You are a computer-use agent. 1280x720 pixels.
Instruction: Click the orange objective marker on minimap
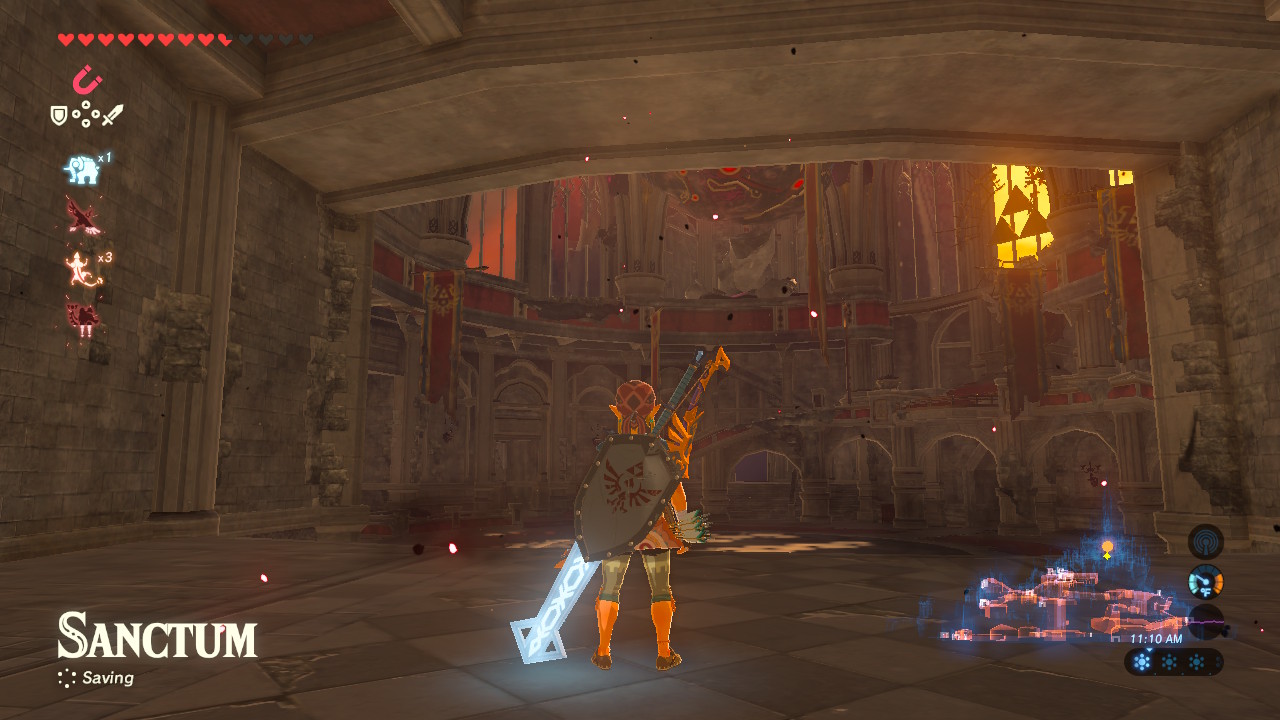[x=1107, y=547]
